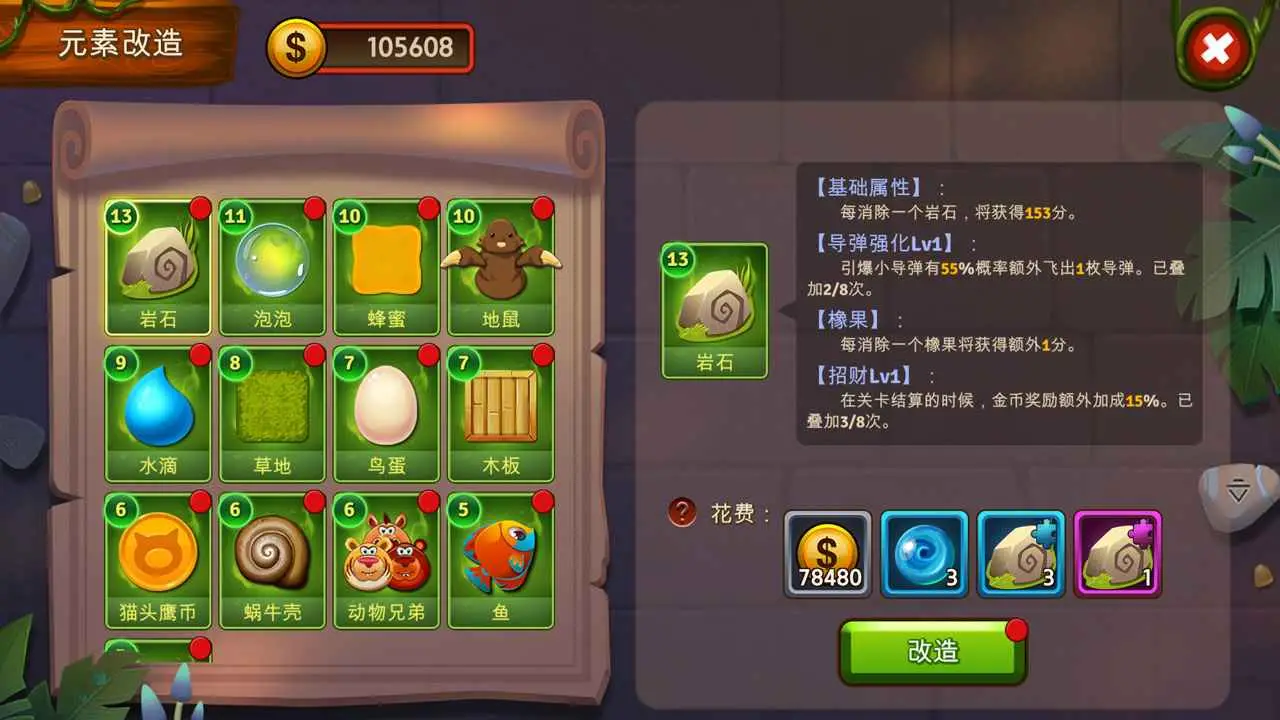Image resolution: width=1280 pixels, height=720 pixels.
Task: Select the 鸟蛋 (bird egg) element card
Action: click(x=386, y=410)
